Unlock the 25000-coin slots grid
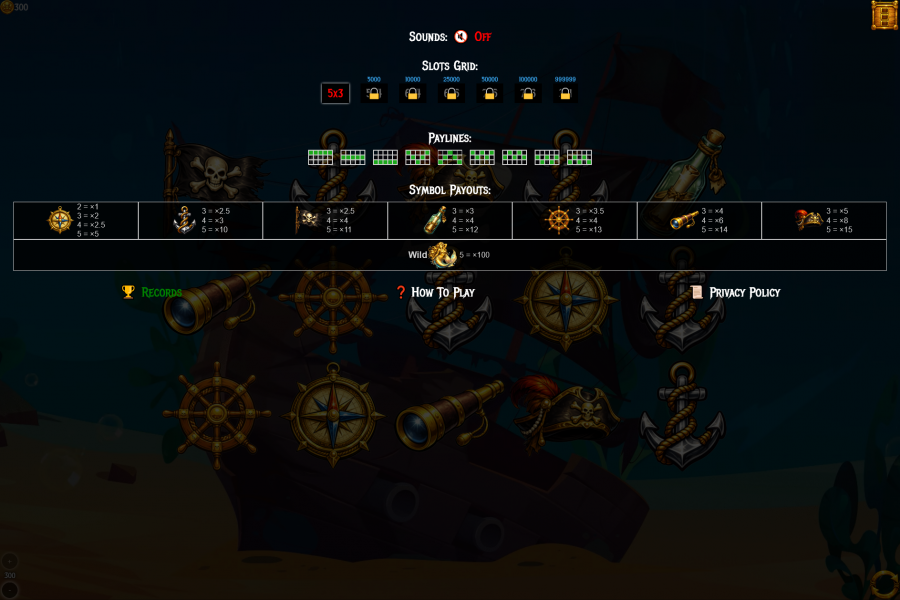This screenshot has height=600, width=900. [451, 94]
